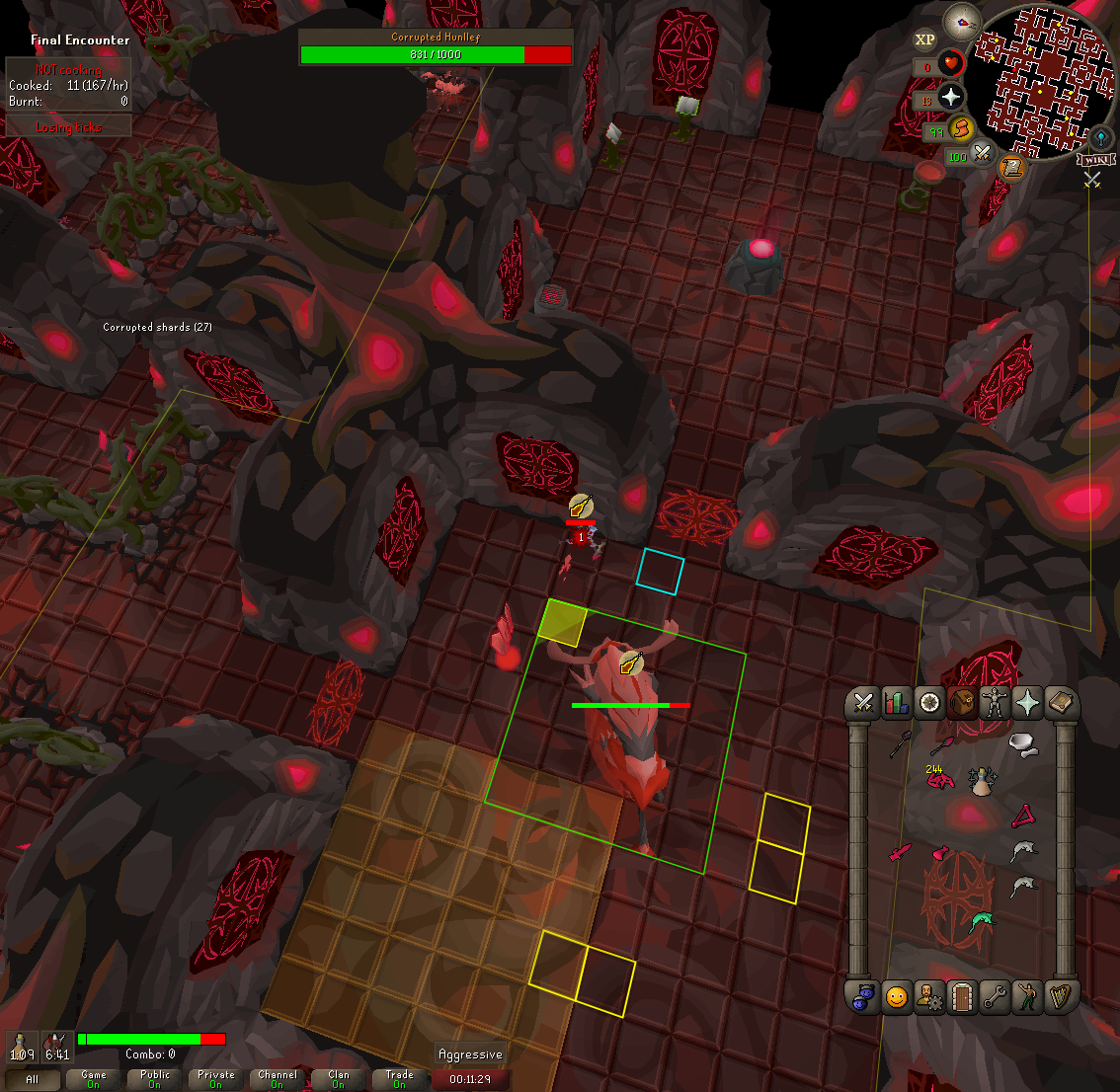Click the Wiki lookup banner
The image size is (1120, 1092).
(x=1095, y=160)
